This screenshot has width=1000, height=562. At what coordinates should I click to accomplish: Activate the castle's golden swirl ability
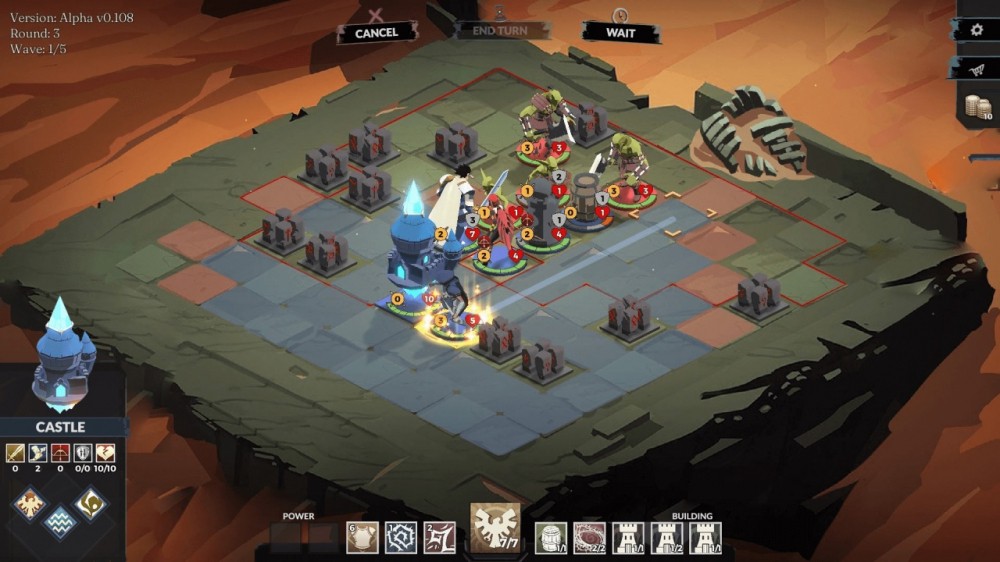click(91, 503)
